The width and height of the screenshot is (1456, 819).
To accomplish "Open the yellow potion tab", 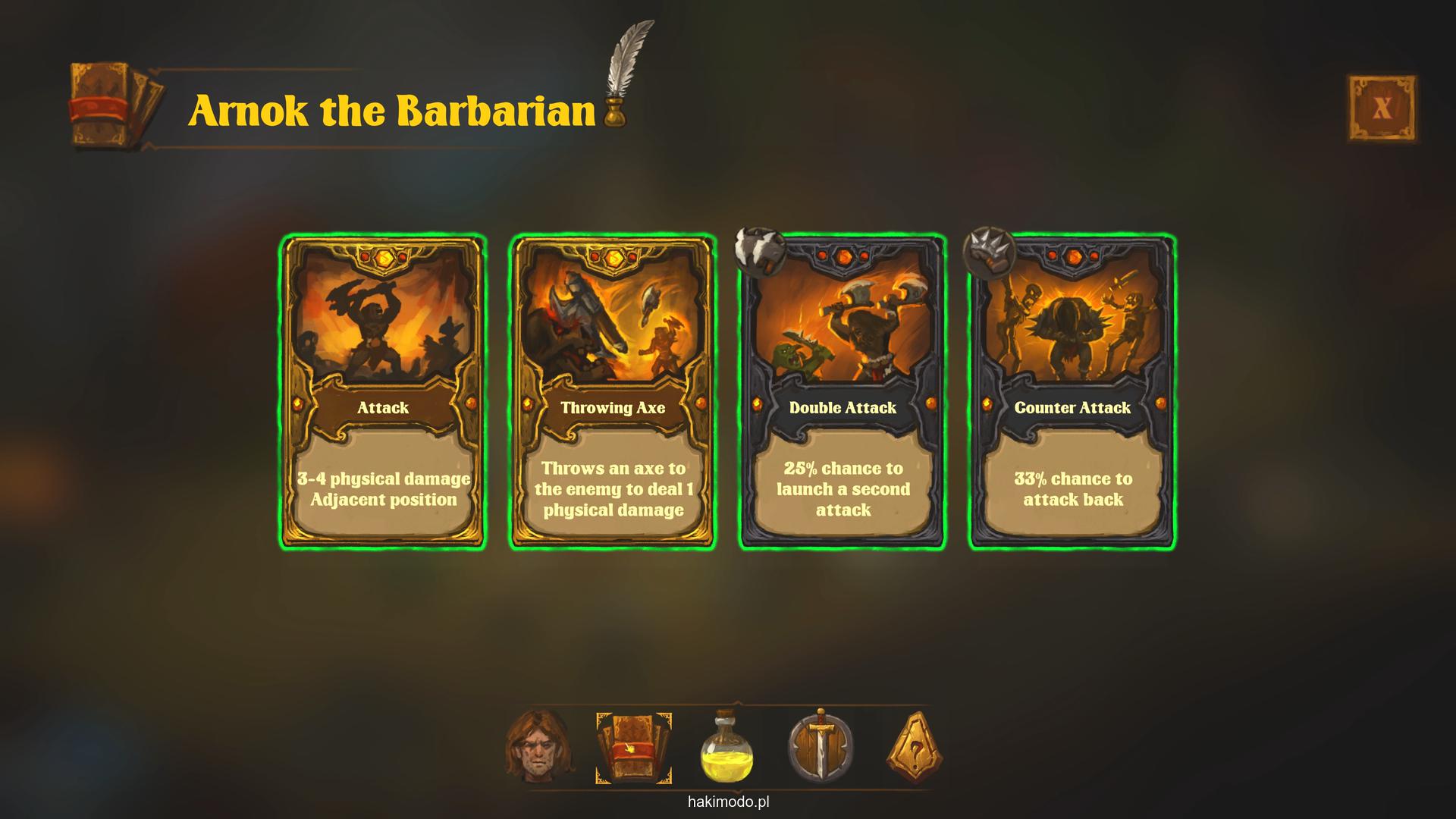I will [726, 748].
